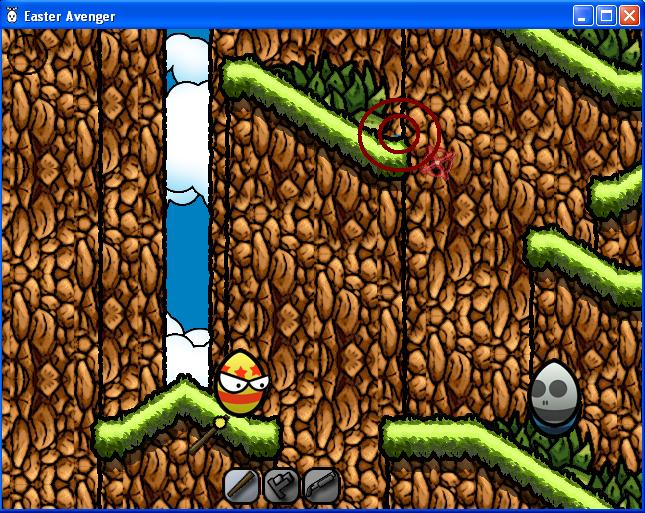Close the Easter Avenger window

click(629, 15)
